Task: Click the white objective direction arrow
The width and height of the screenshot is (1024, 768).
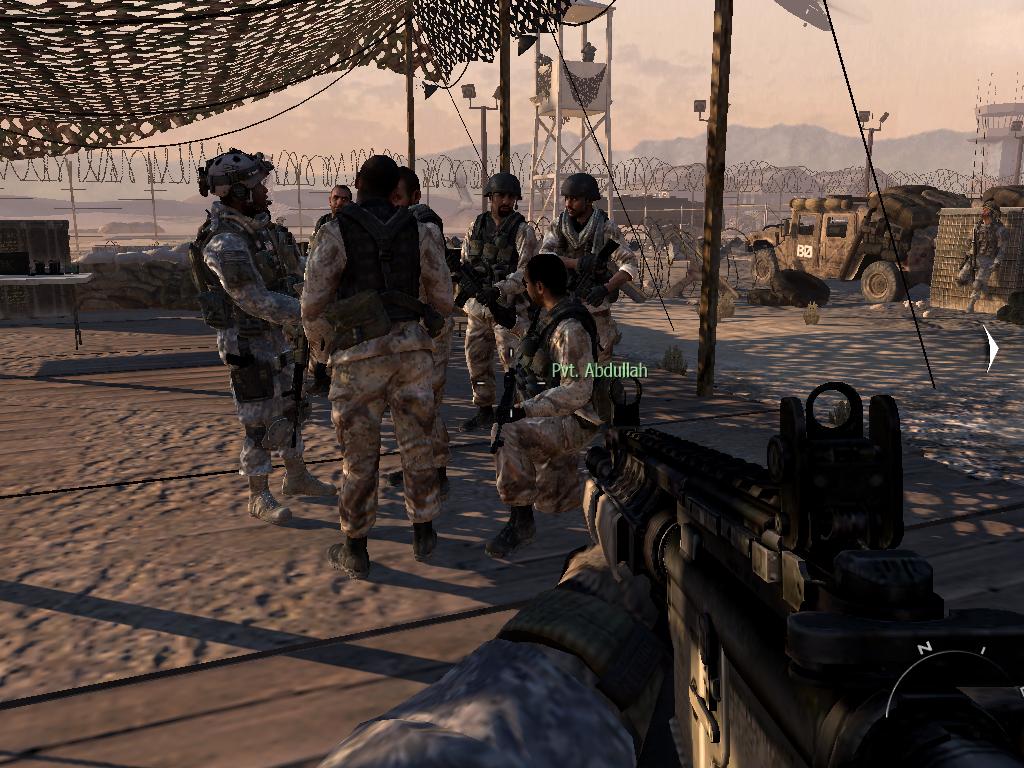Action: click(x=990, y=349)
